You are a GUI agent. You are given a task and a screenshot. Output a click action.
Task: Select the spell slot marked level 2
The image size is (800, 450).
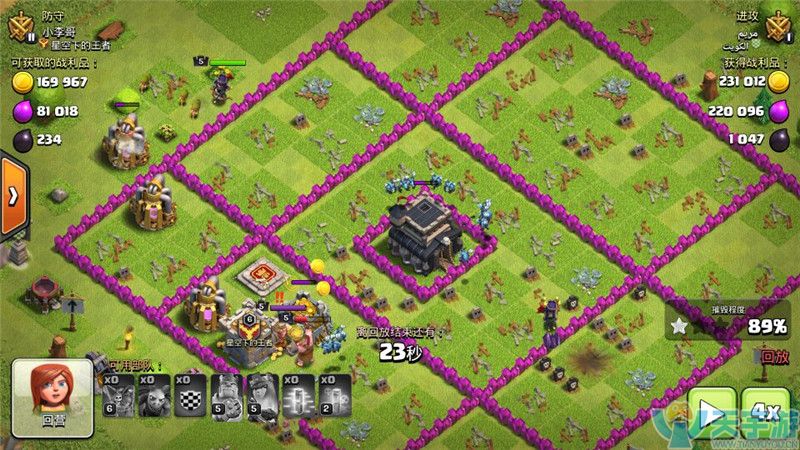(335, 393)
